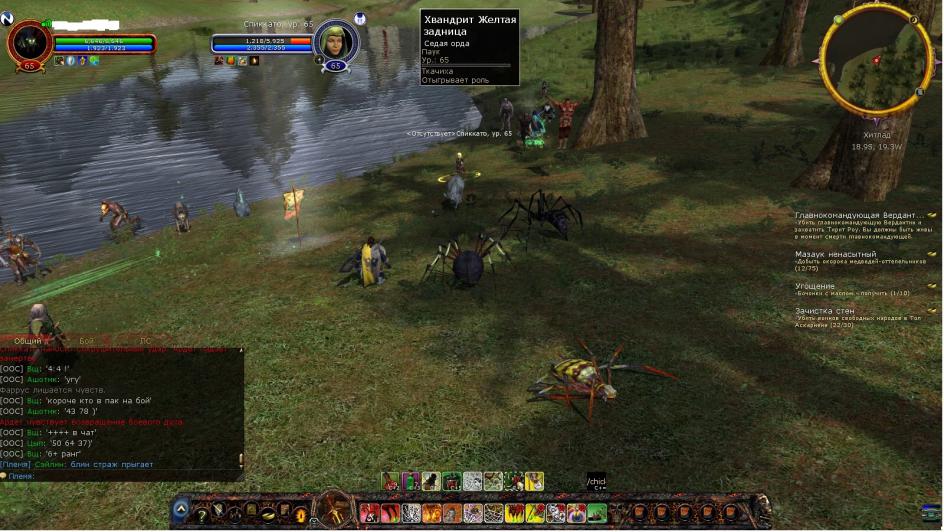
Task: Activate the /chid quickslot shortcut
Action: click(x=596, y=482)
